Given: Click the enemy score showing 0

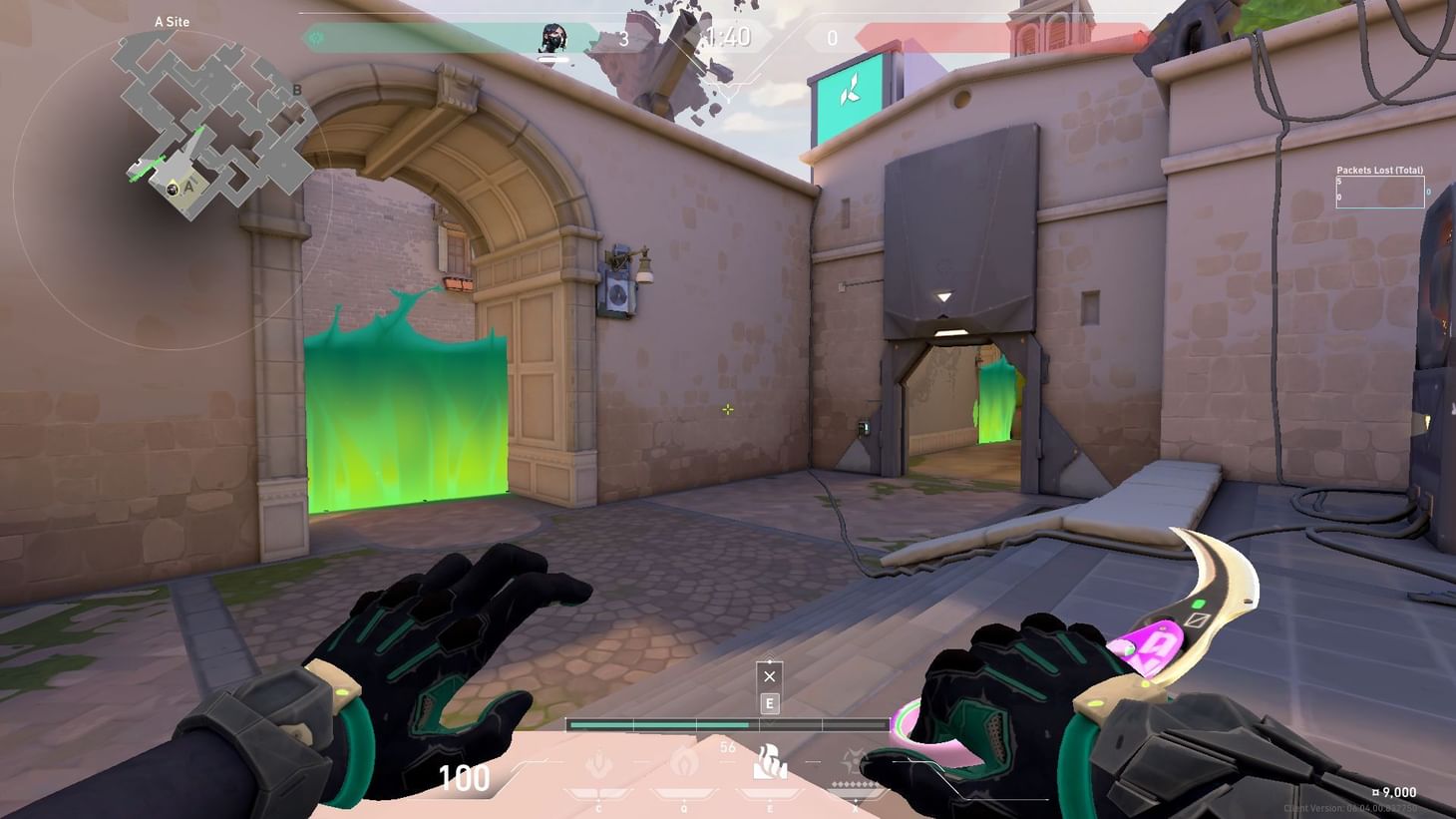Looking at the screenshot, I should click(832, 38).
